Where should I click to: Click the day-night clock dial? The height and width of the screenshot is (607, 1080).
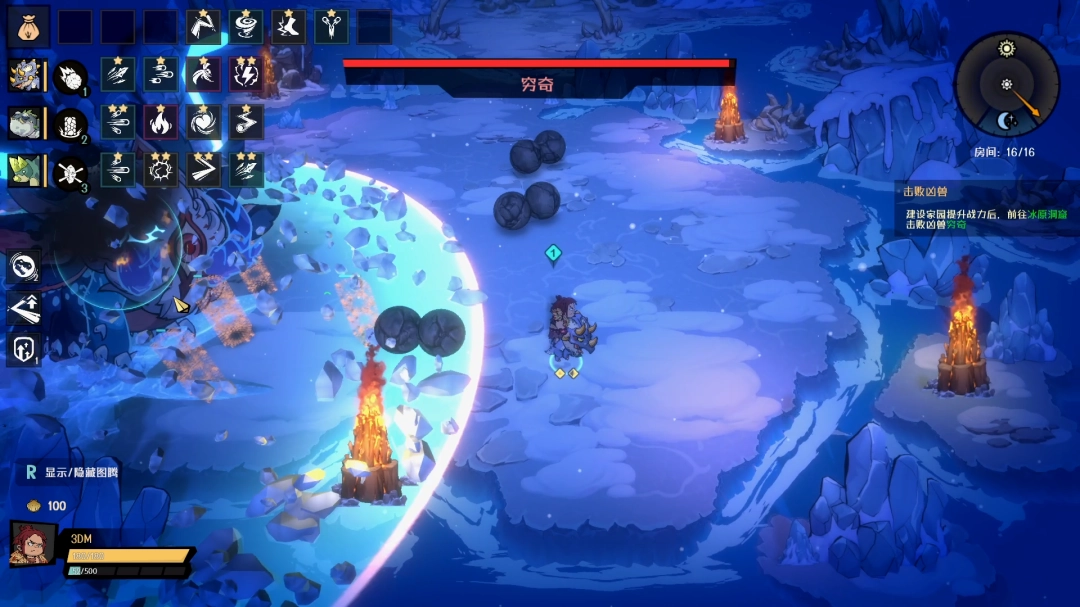click(1006, 84)
